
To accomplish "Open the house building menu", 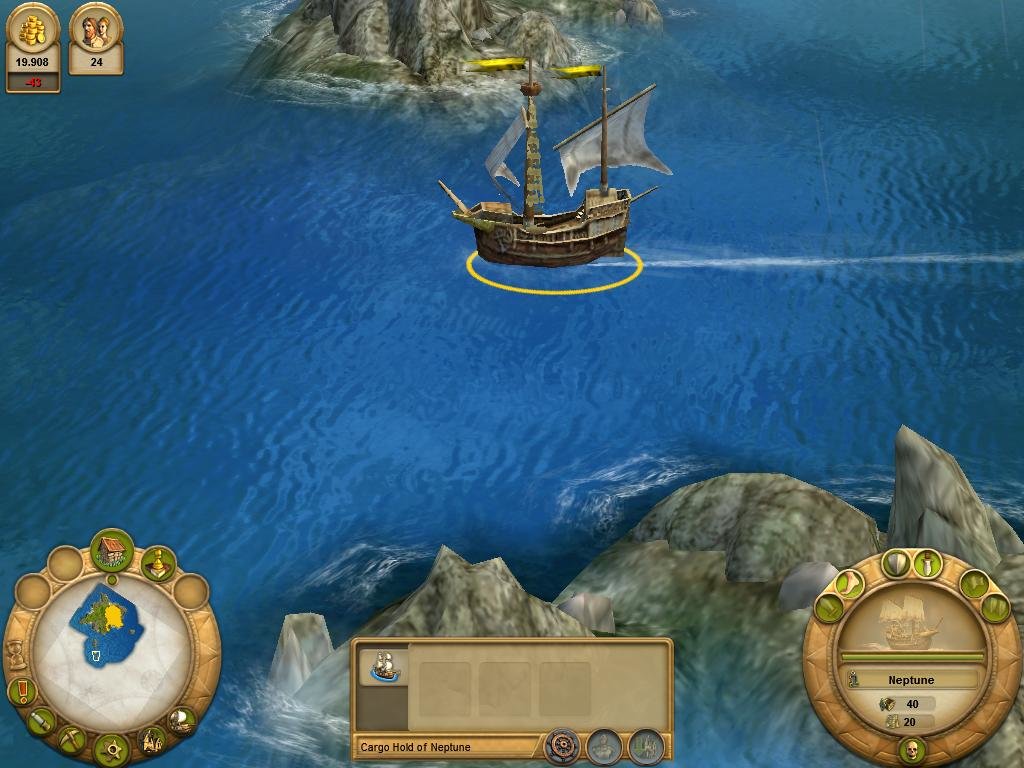I will pyautogui.click(x=112, y=551).
